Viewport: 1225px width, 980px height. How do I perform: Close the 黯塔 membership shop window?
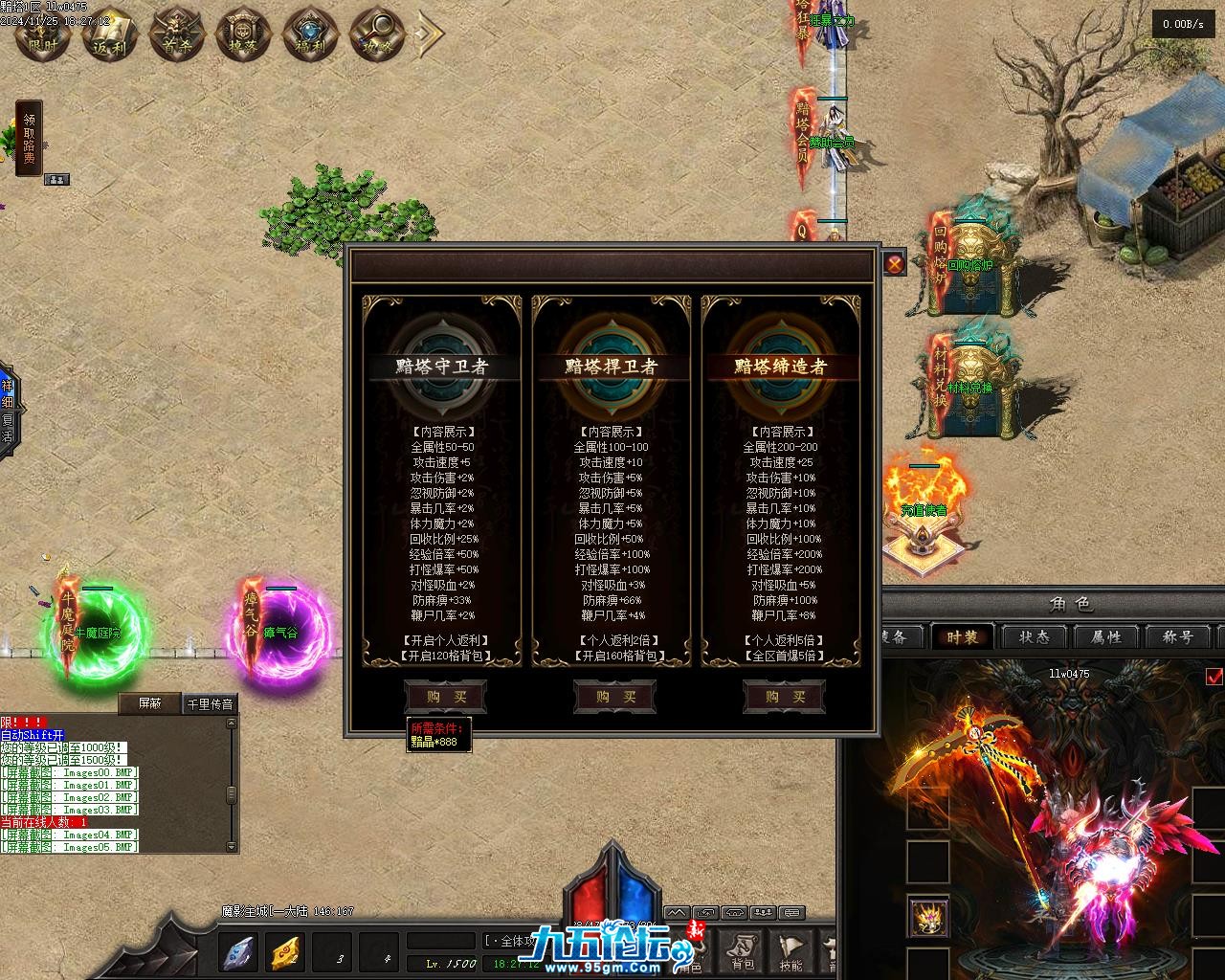(894, 264)
